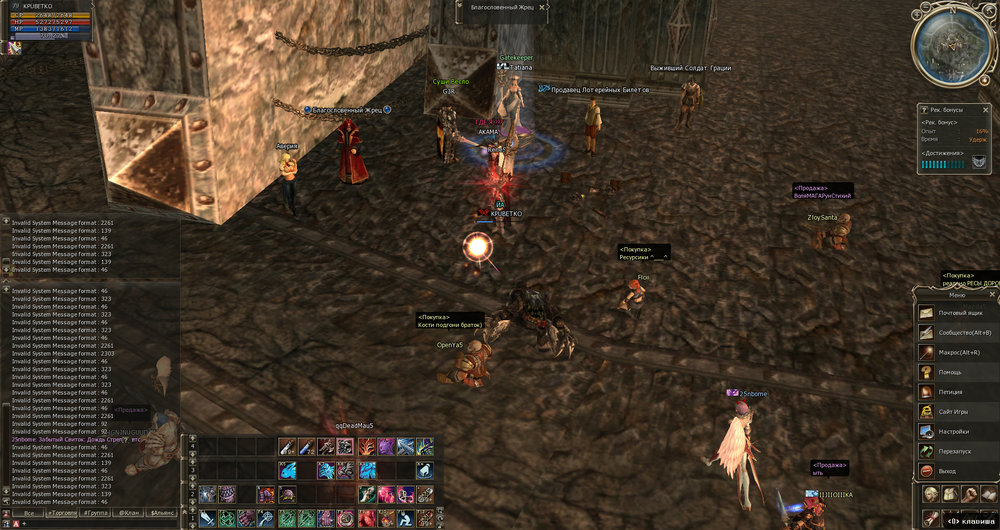This screenshot has height=530, width=1000.
Task: Switch to the +Торговля chat tab
Action: 63,512
